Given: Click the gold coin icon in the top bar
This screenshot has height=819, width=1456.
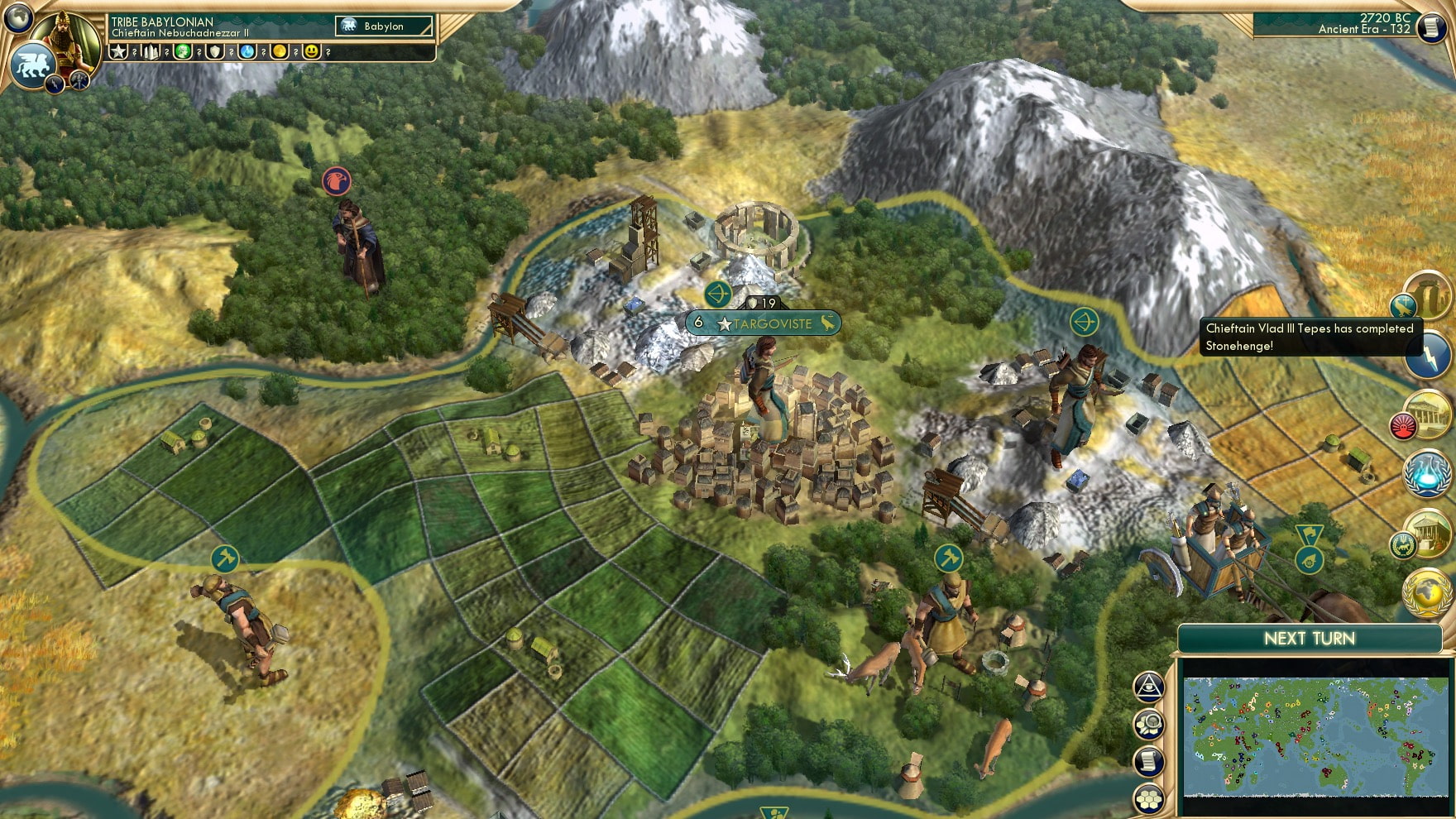Looking at the screenshot, I should coord(279,52).
